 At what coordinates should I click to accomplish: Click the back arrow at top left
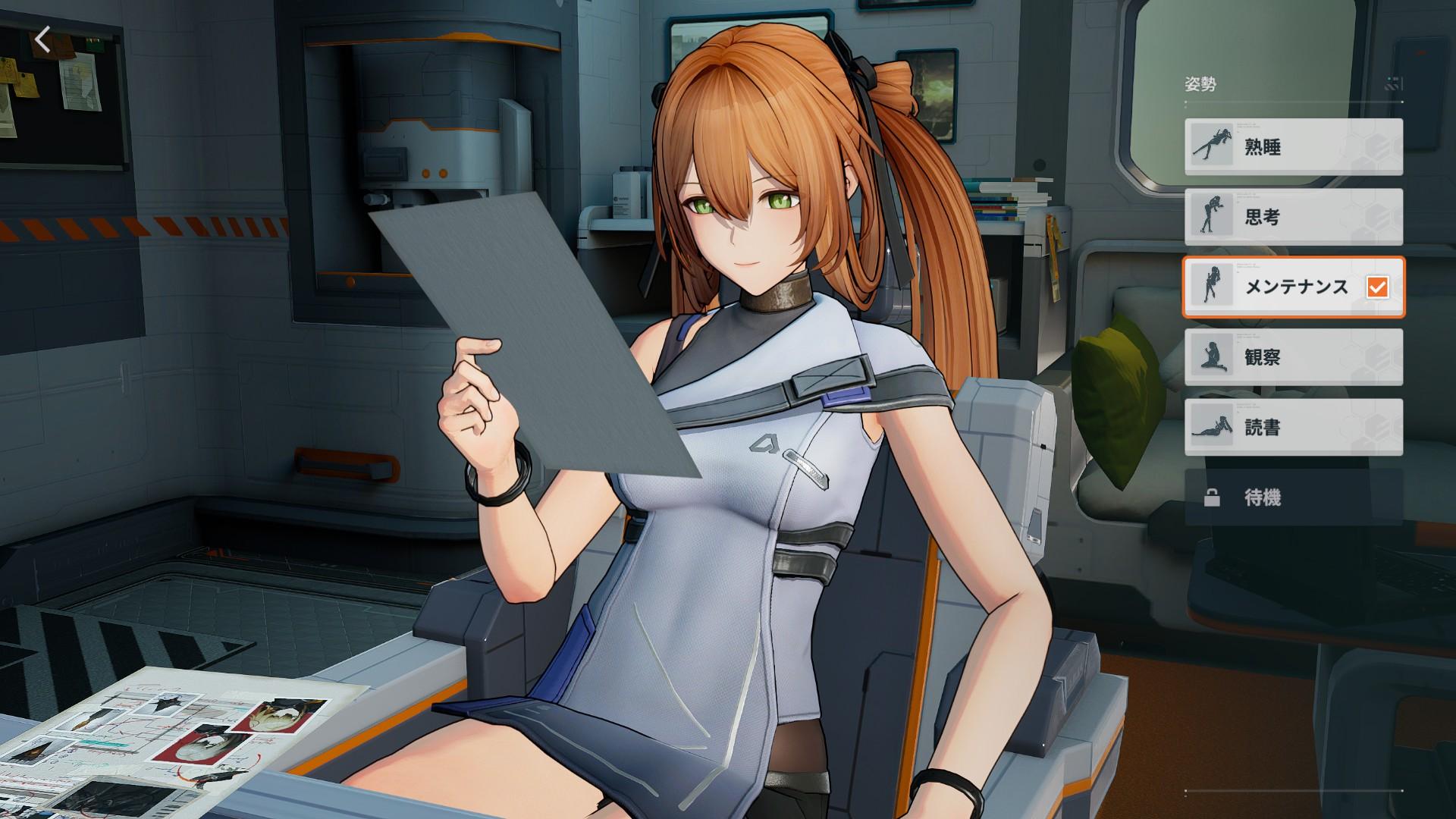(42, 39)
